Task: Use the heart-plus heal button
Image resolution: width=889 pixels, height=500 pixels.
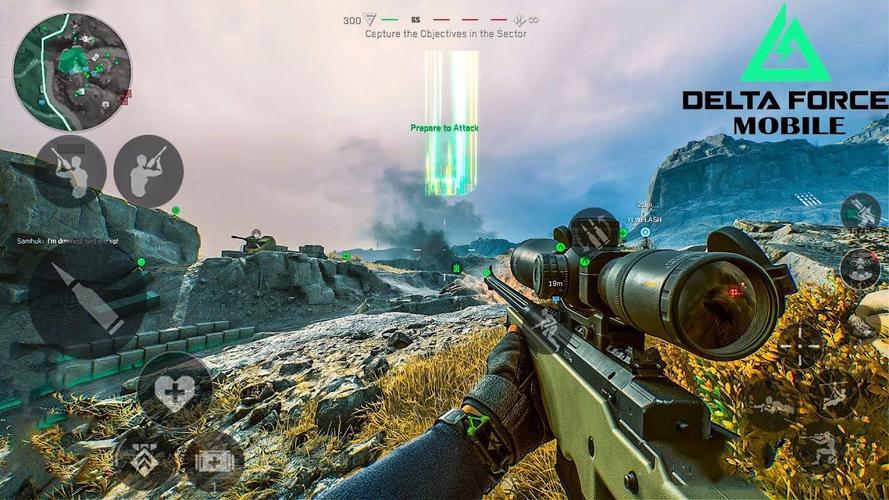Action: (x=174, y=389)
